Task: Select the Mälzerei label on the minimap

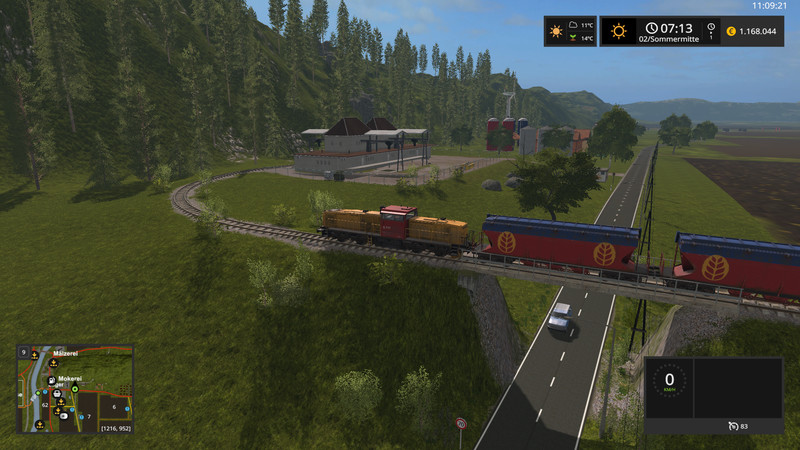Action: (x=65, y=354)
